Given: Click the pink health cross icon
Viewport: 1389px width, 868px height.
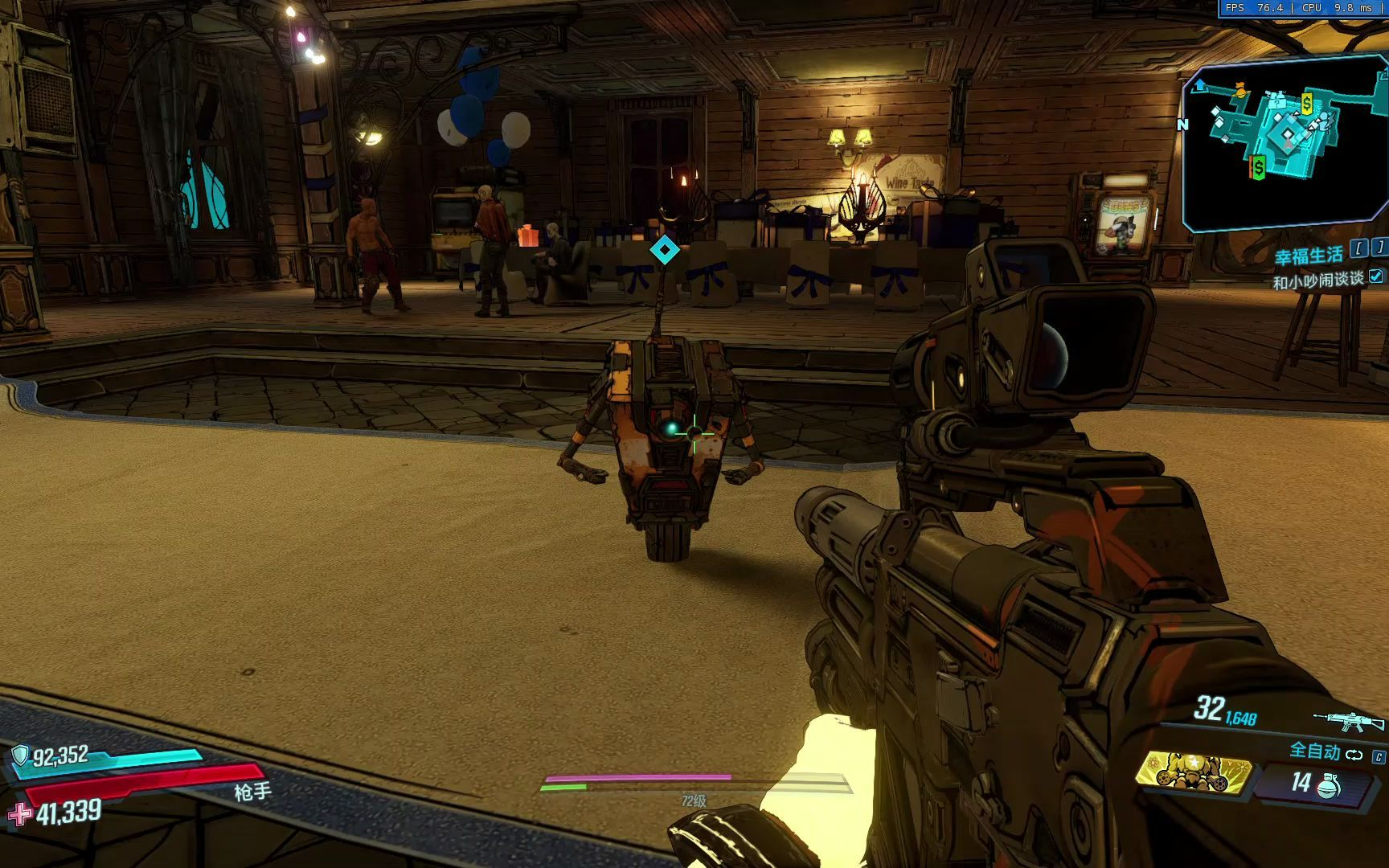Looking at the screenshot, I should (x=19, y=814).
